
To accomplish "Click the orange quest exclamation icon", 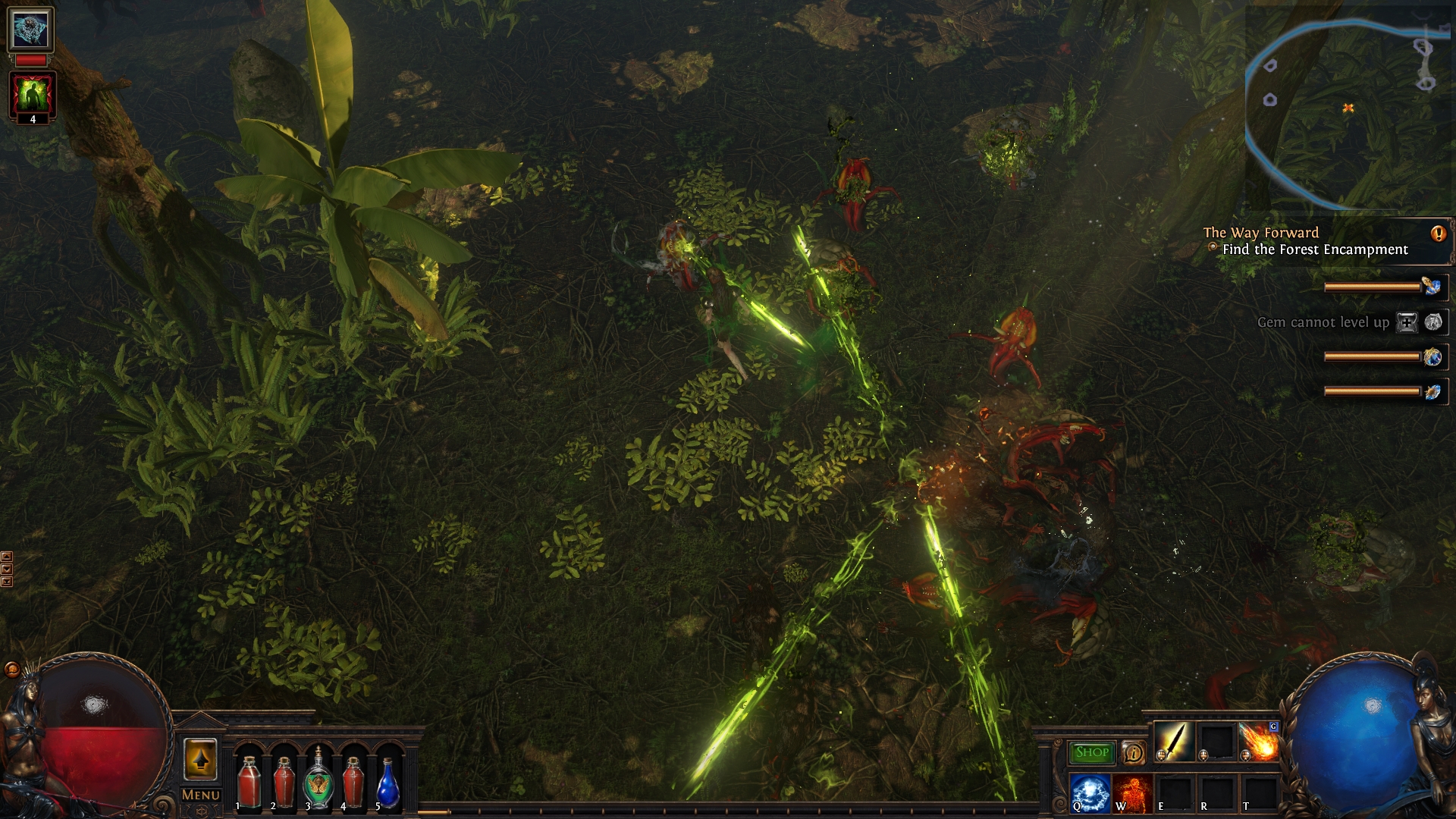I will point(1439,234).
